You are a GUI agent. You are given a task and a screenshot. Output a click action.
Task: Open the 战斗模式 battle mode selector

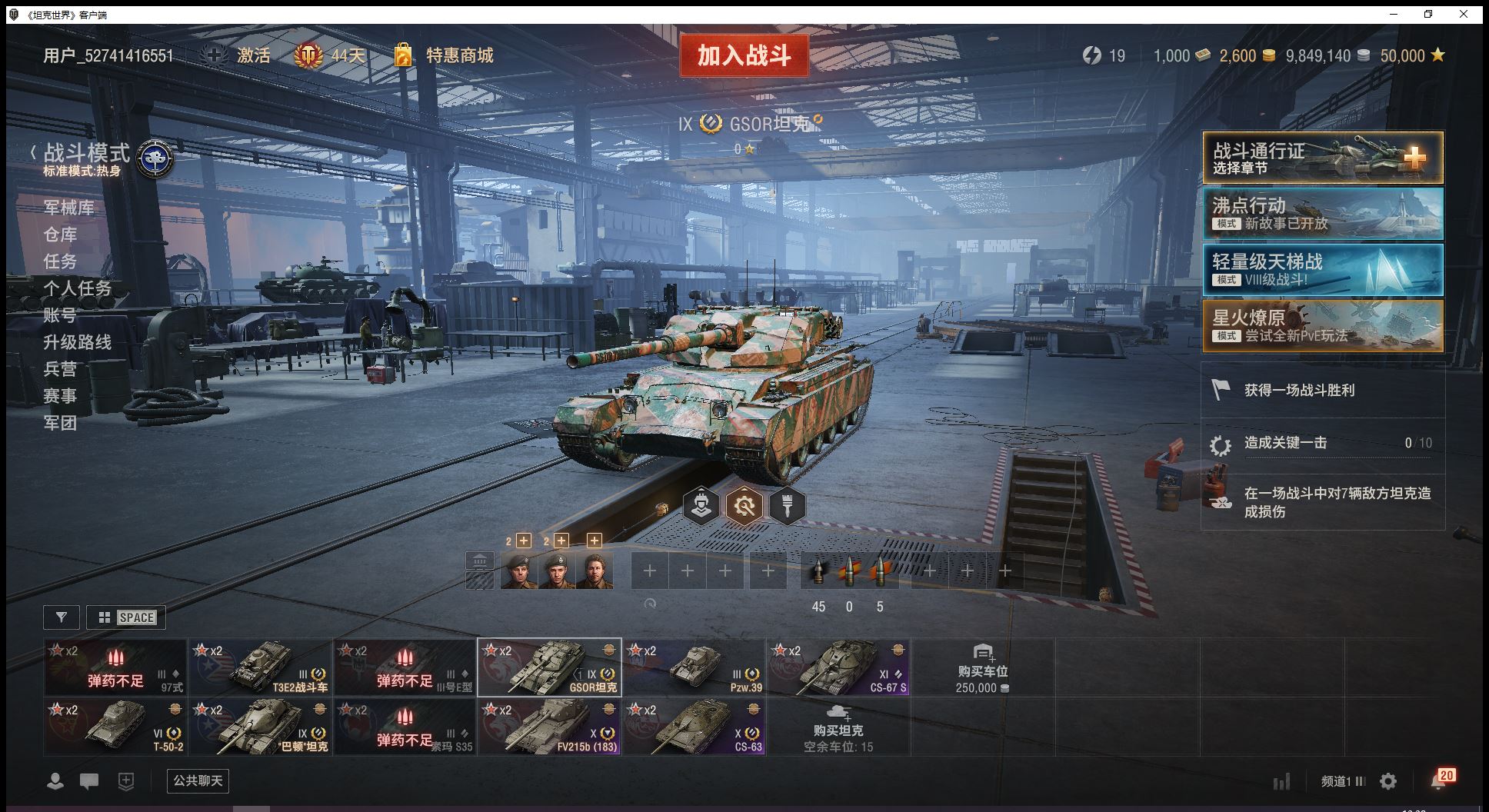click(86, 154)
